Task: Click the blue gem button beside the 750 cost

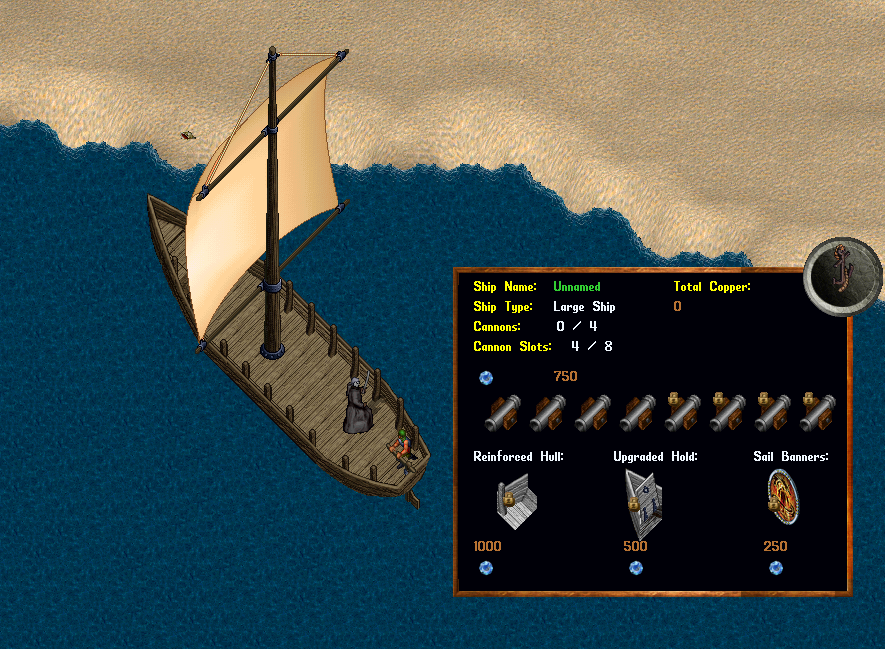Action: pyautogui.click(x=486, y=377)
